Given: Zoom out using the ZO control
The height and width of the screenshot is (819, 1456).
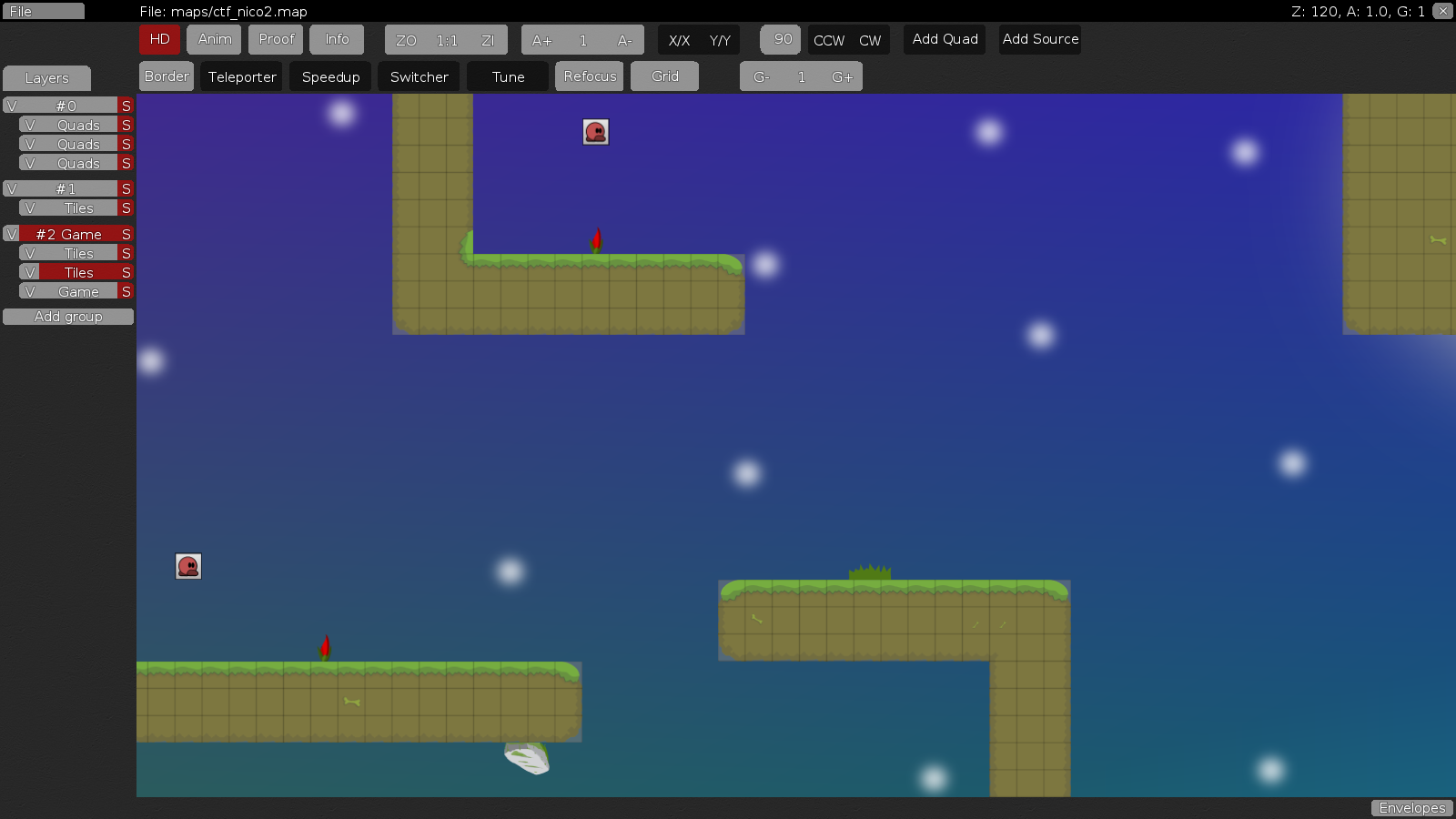Looking at the screenshot, I should click(x=405, y=40).
